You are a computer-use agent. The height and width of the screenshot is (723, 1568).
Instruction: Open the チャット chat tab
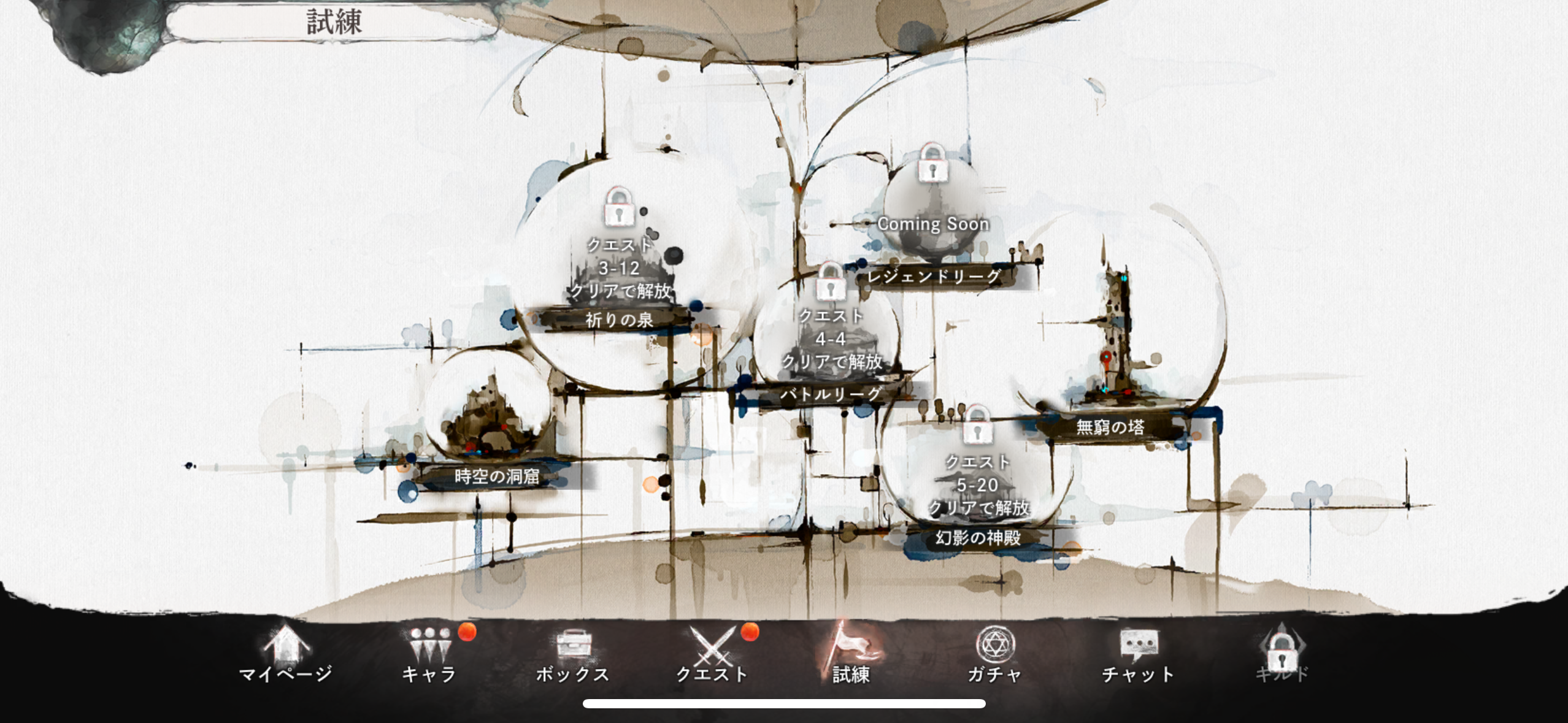1138,654
